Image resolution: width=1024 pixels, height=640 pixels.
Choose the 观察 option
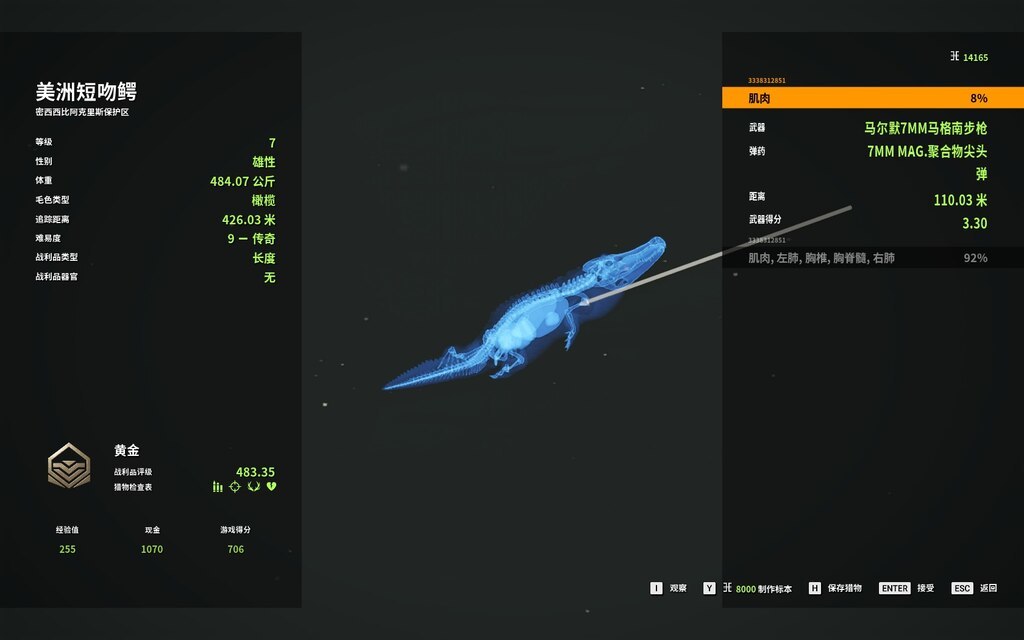tap(669, 588)
